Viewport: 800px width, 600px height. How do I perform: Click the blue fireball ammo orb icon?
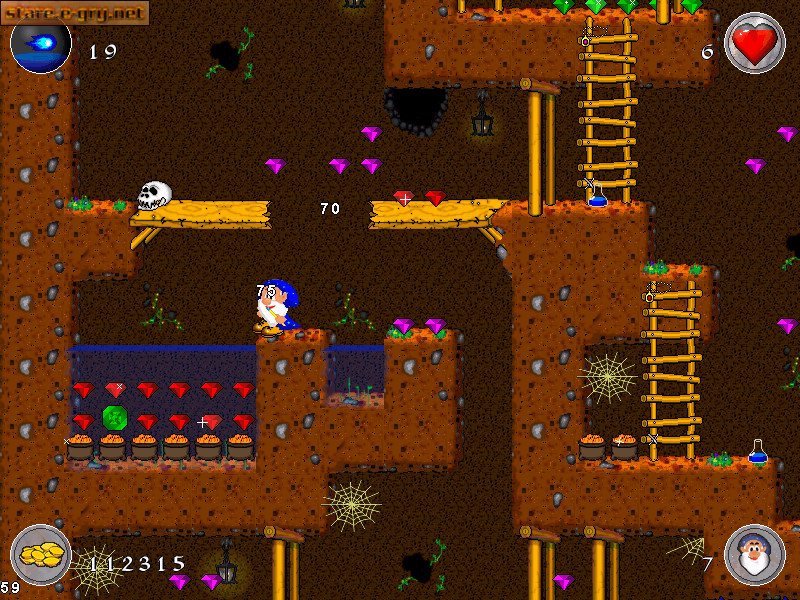41,46
